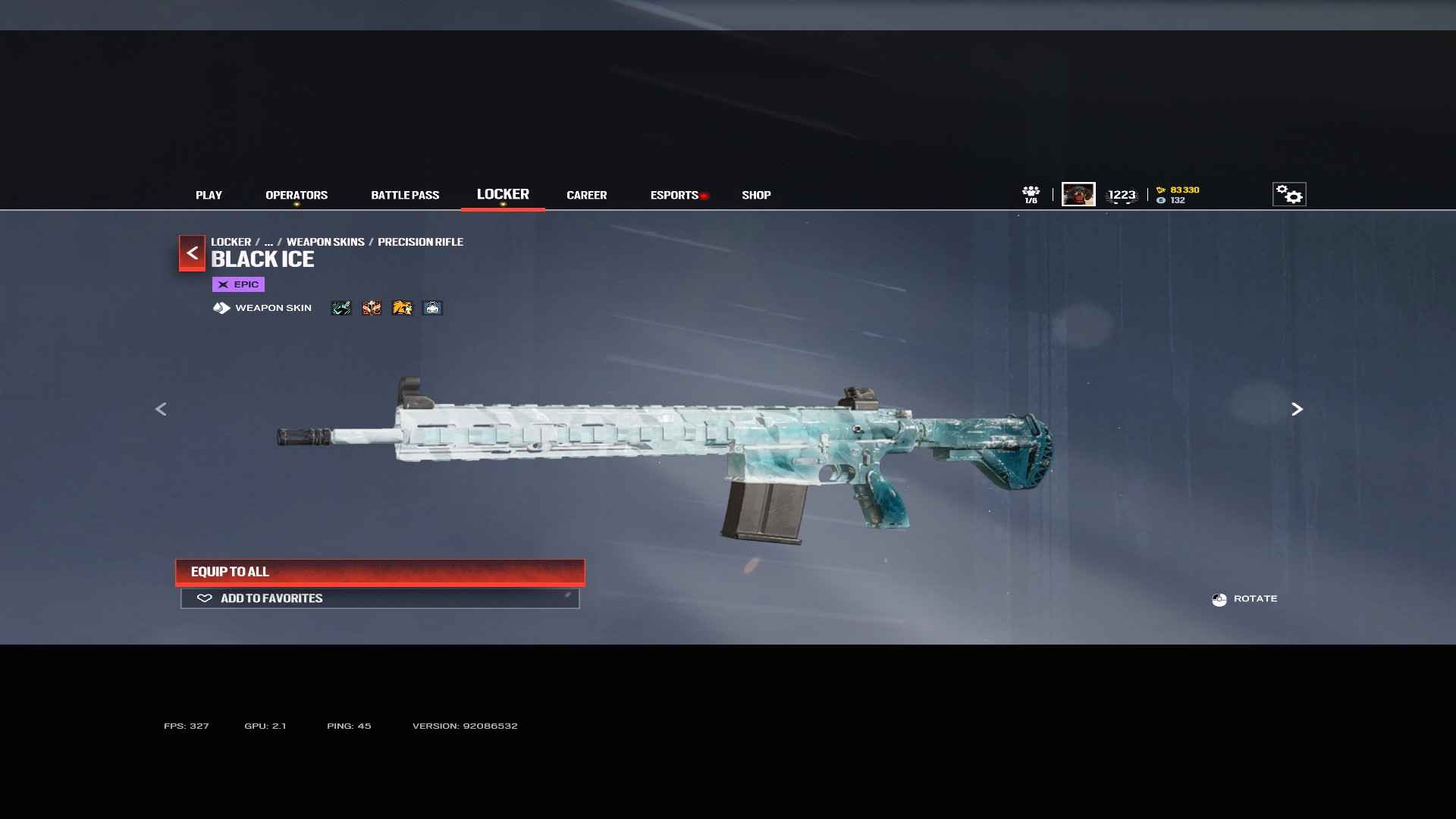Return to Precision Rifle breadcrumb
This screenshot has height=819, width=1456.
point(420,242)
